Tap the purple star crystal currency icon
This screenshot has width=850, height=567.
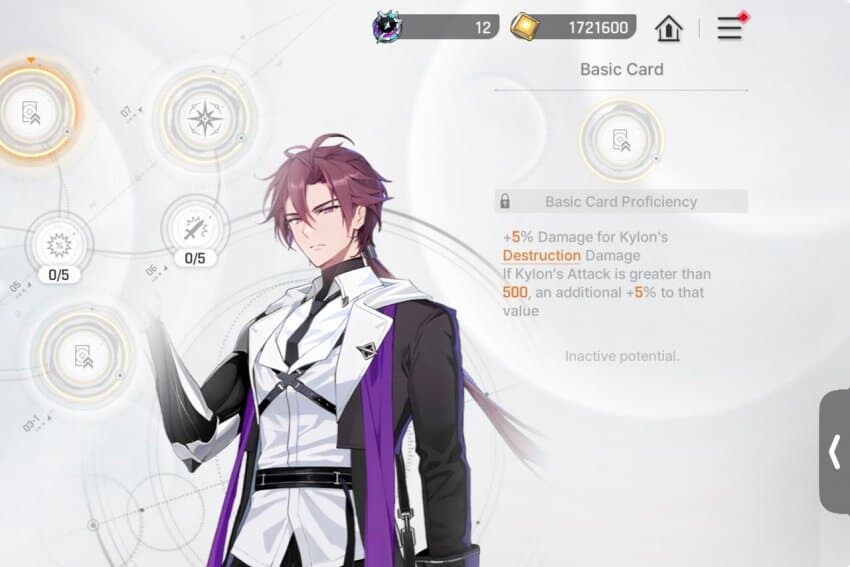[387, 27]
